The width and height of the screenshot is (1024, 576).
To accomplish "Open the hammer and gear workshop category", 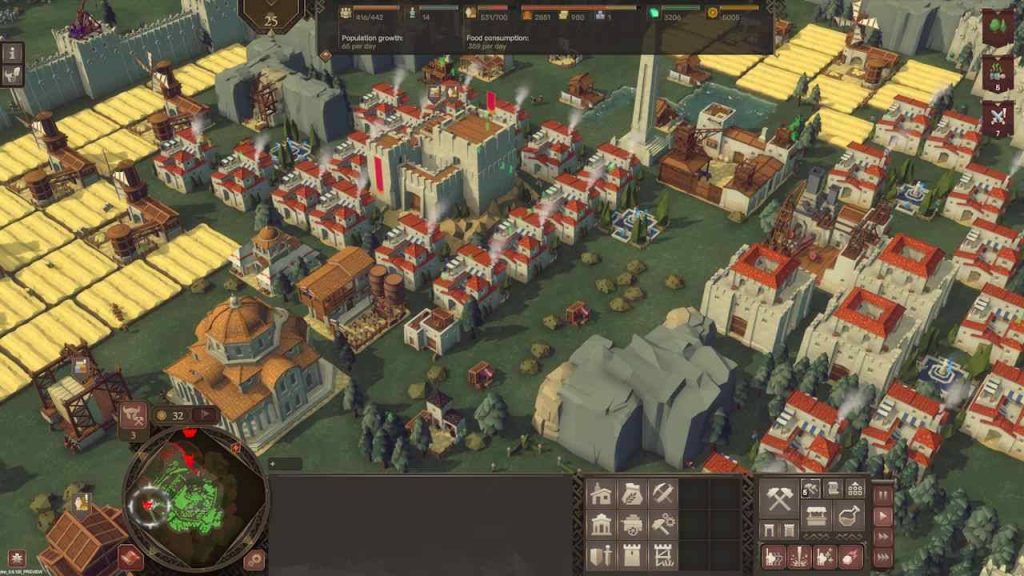I will 663,524.
